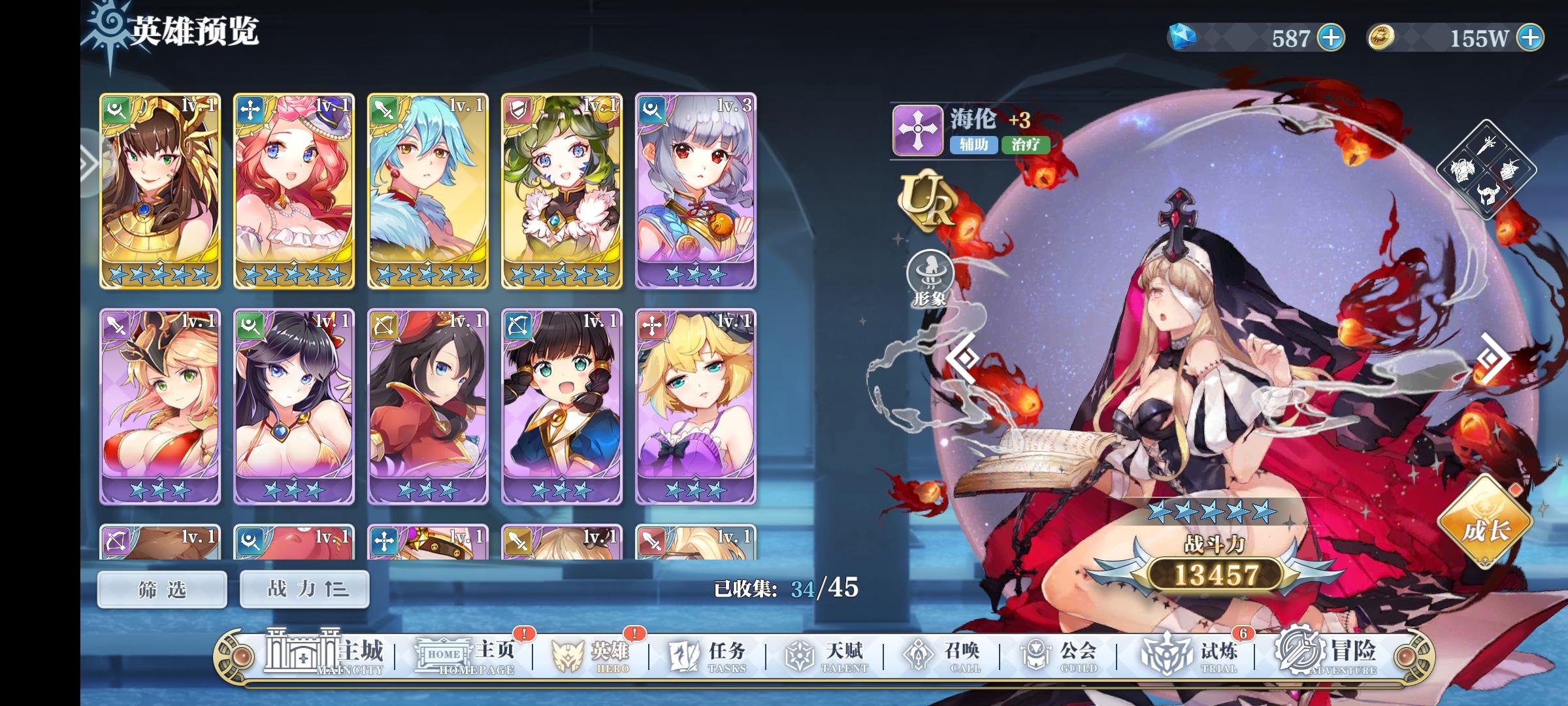The width and height of the screenshot is (1568, 706).
Task: Click the armor equipment slot icon
Action: 1463,169
